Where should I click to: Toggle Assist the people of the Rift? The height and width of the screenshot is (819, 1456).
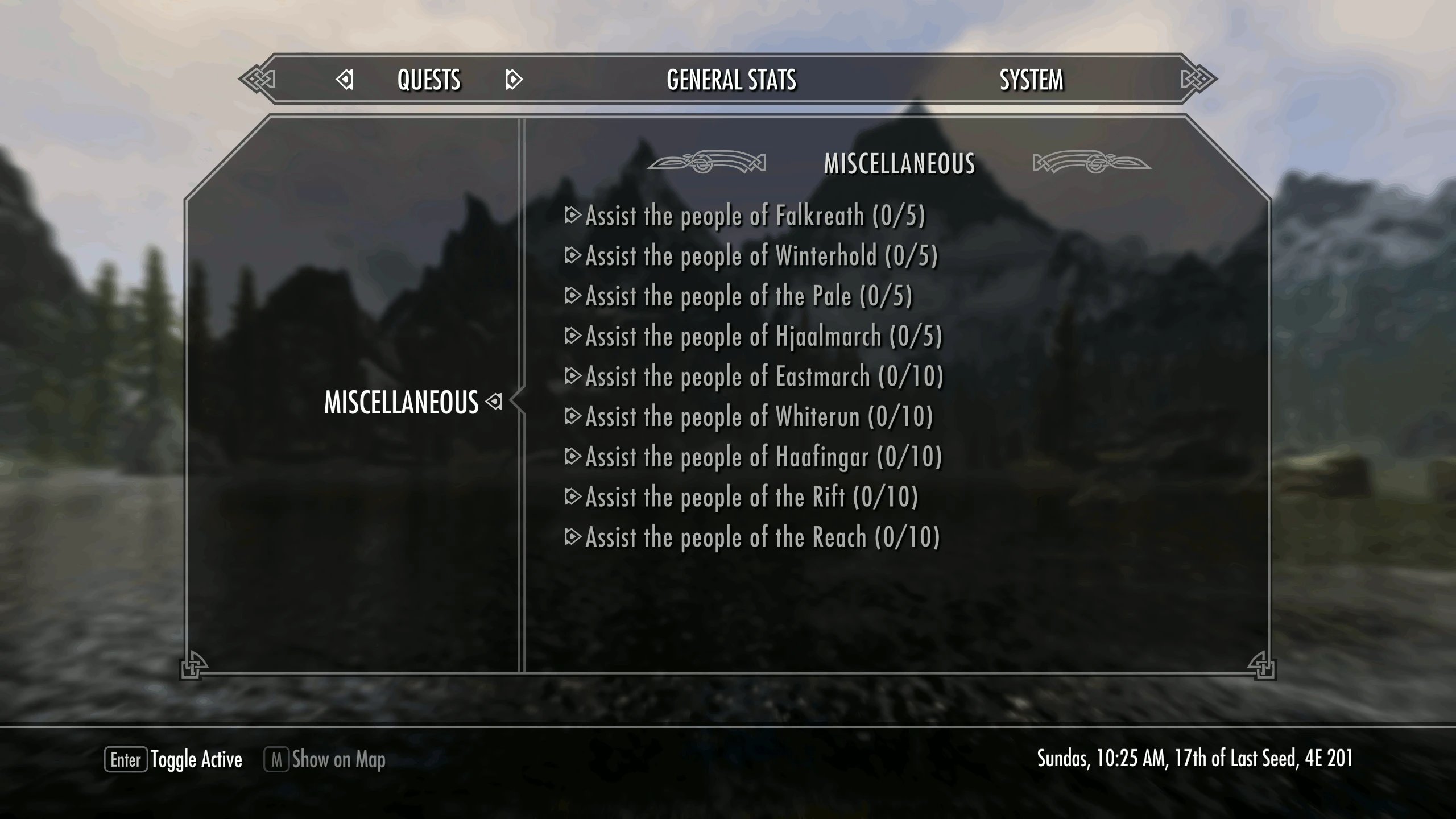click(x=751, y=498)
